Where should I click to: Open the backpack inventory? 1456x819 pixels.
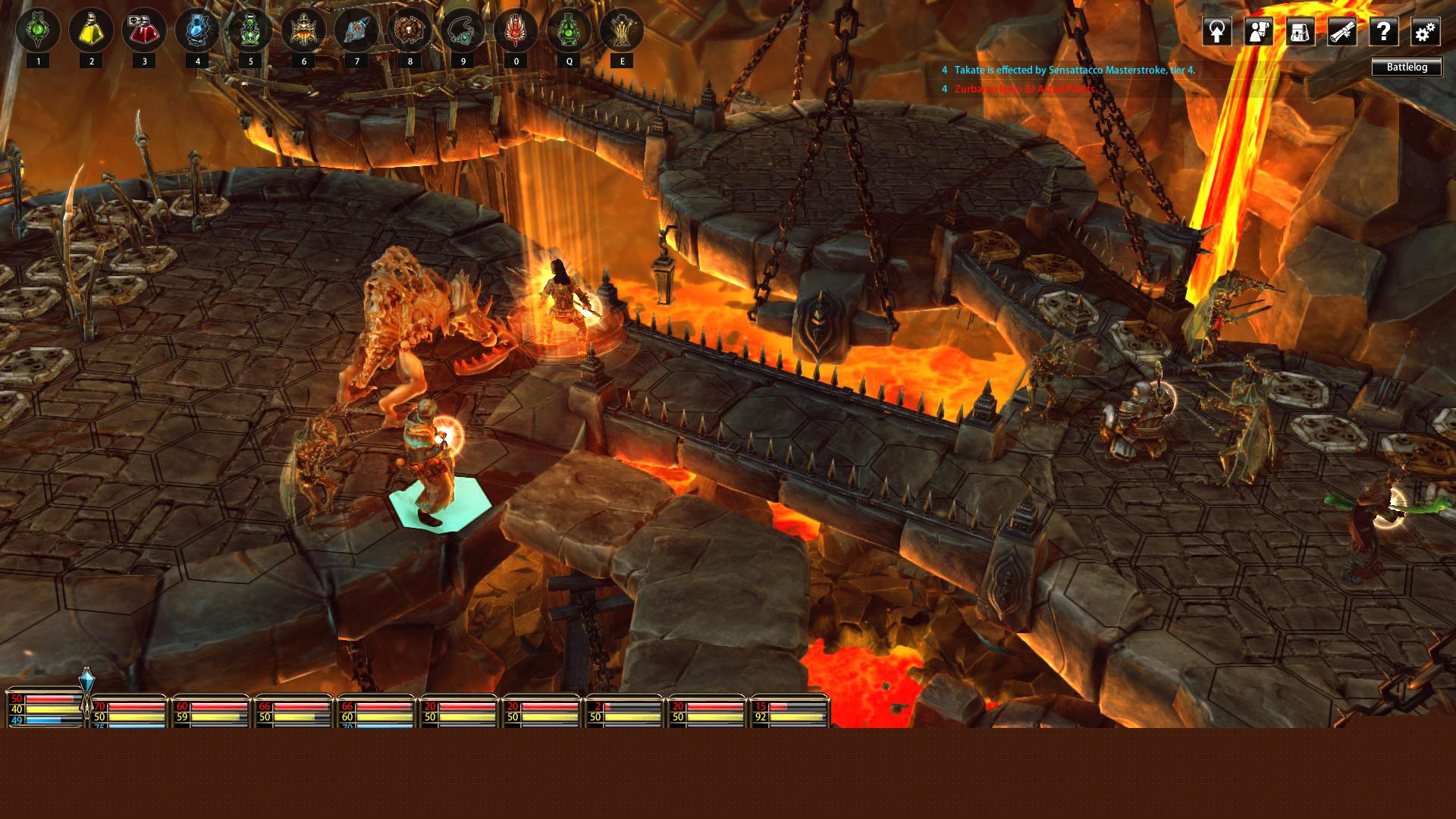pyautogui.click(x=1301, y=32)
